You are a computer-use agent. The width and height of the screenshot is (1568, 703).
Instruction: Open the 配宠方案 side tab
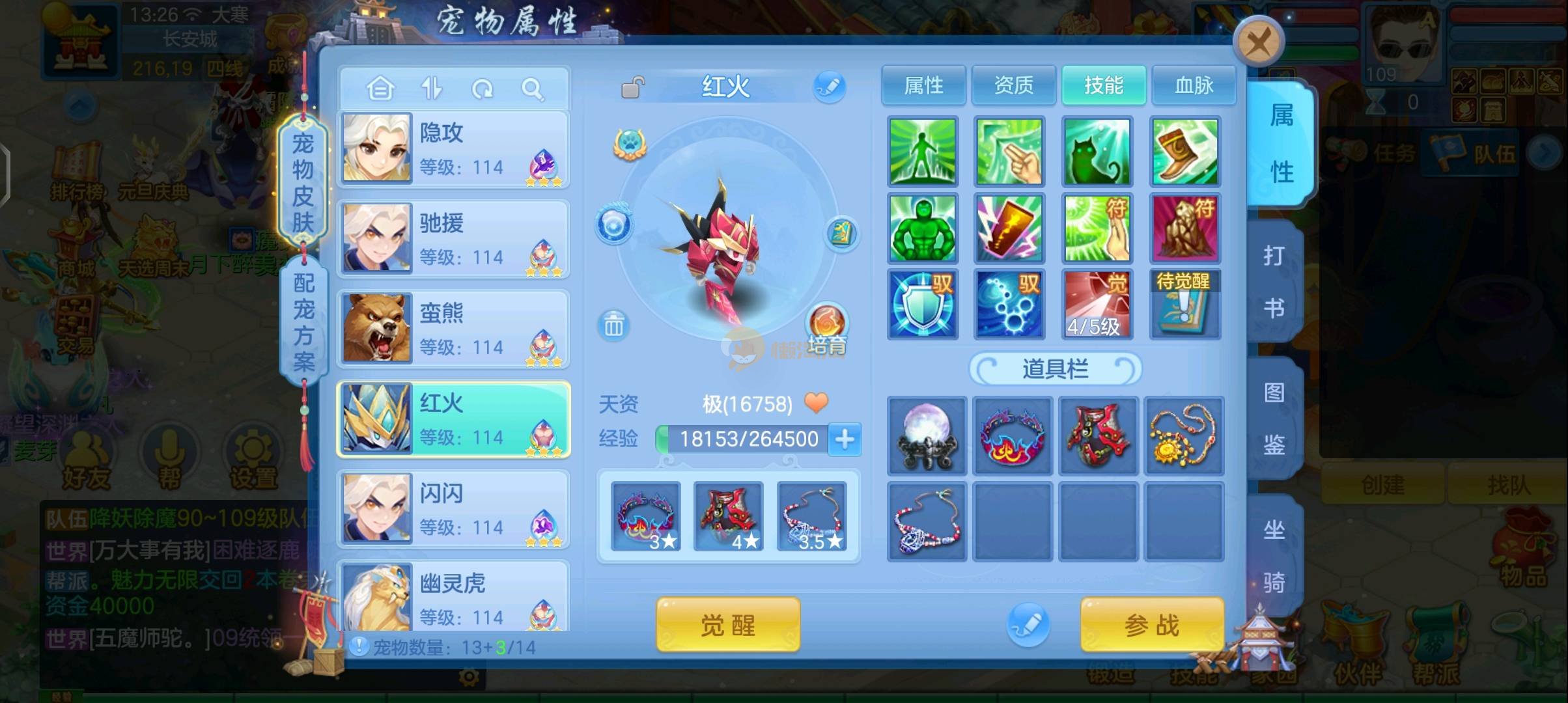[303, 321]
